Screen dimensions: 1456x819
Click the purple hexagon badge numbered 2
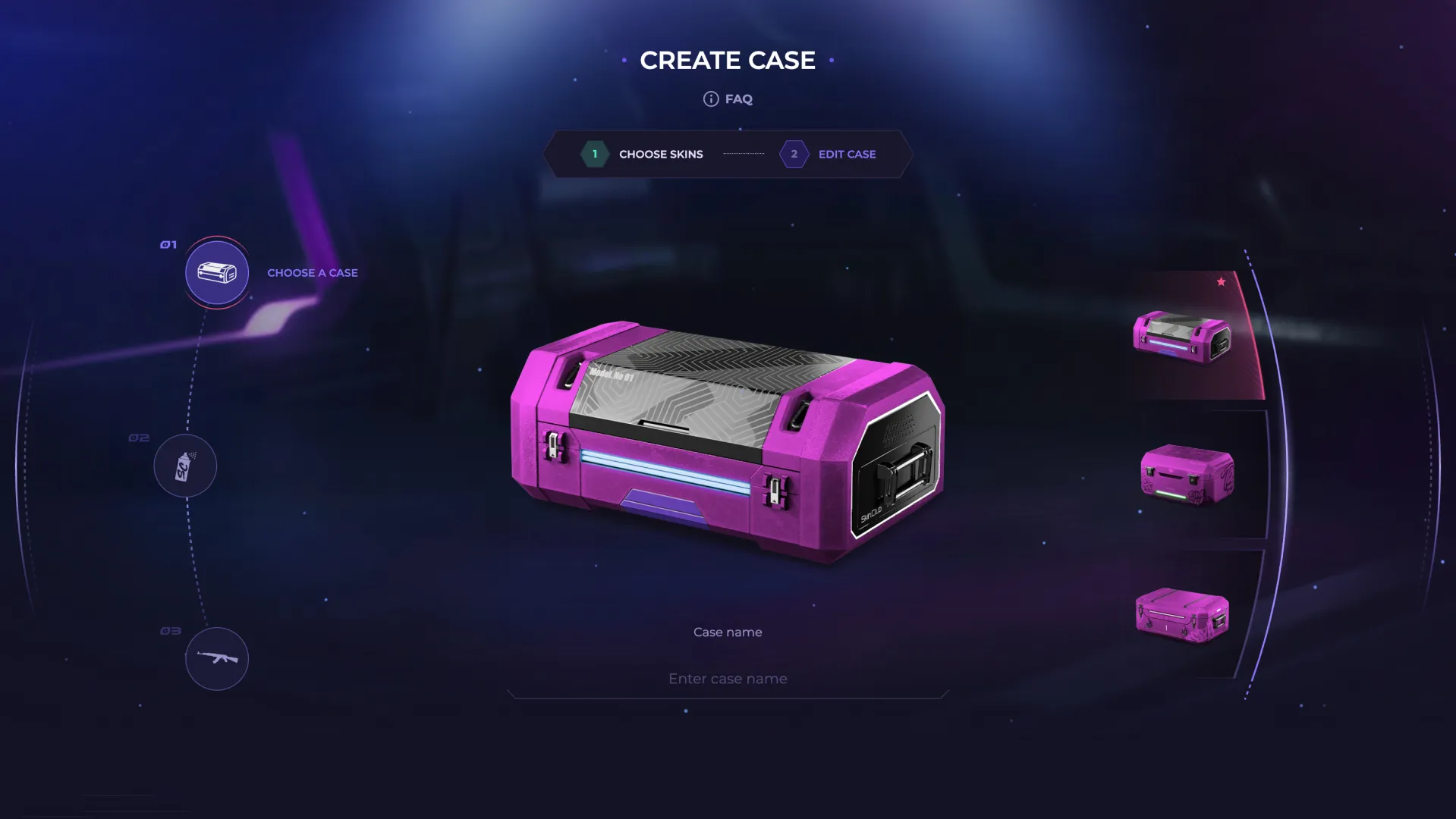tap(794, 154)
